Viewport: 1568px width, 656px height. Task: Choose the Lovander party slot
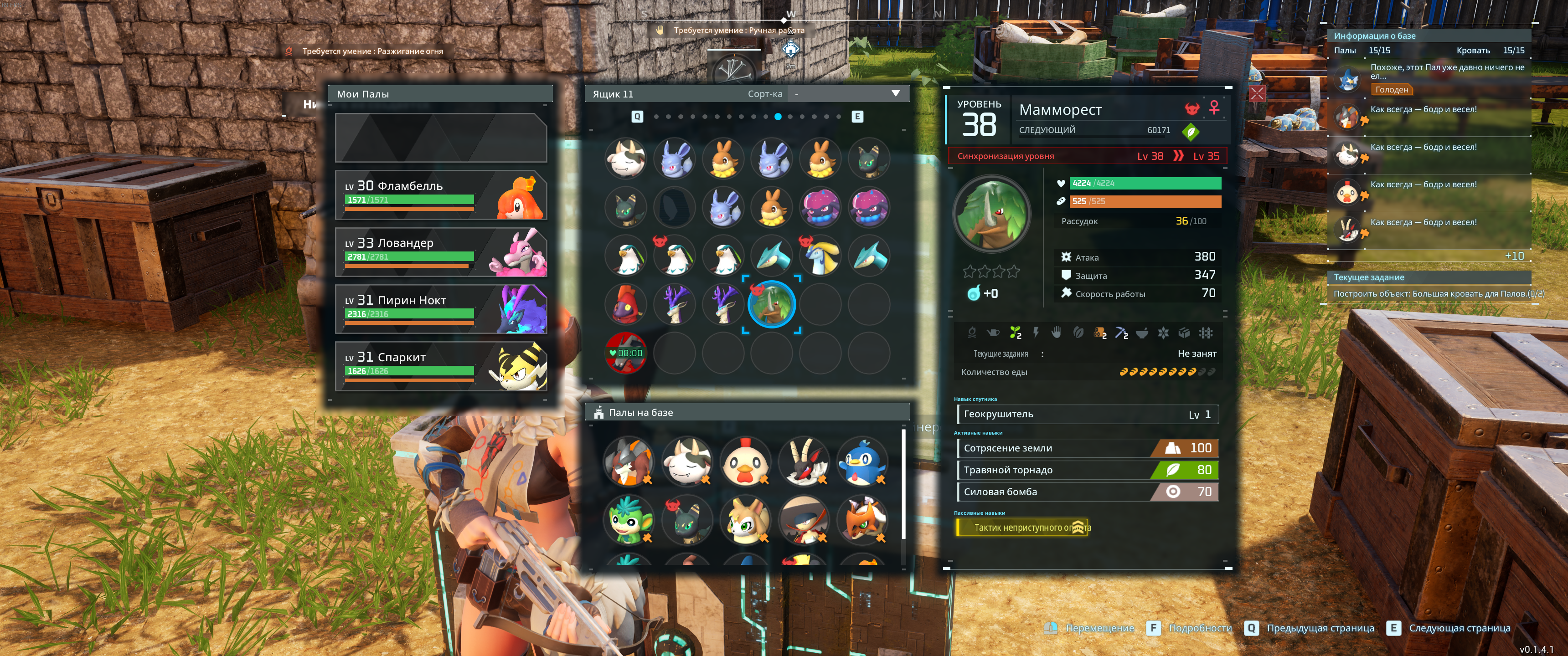[441, 252]
